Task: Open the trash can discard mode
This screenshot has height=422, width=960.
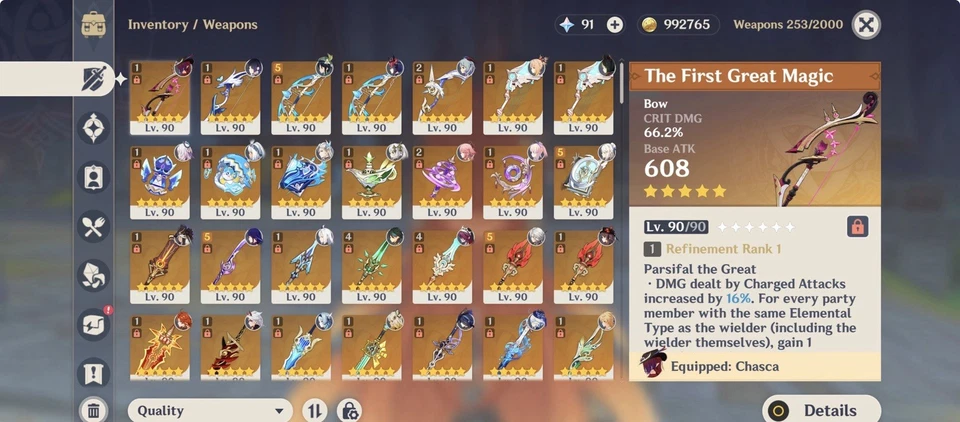Action: [93, 409]
